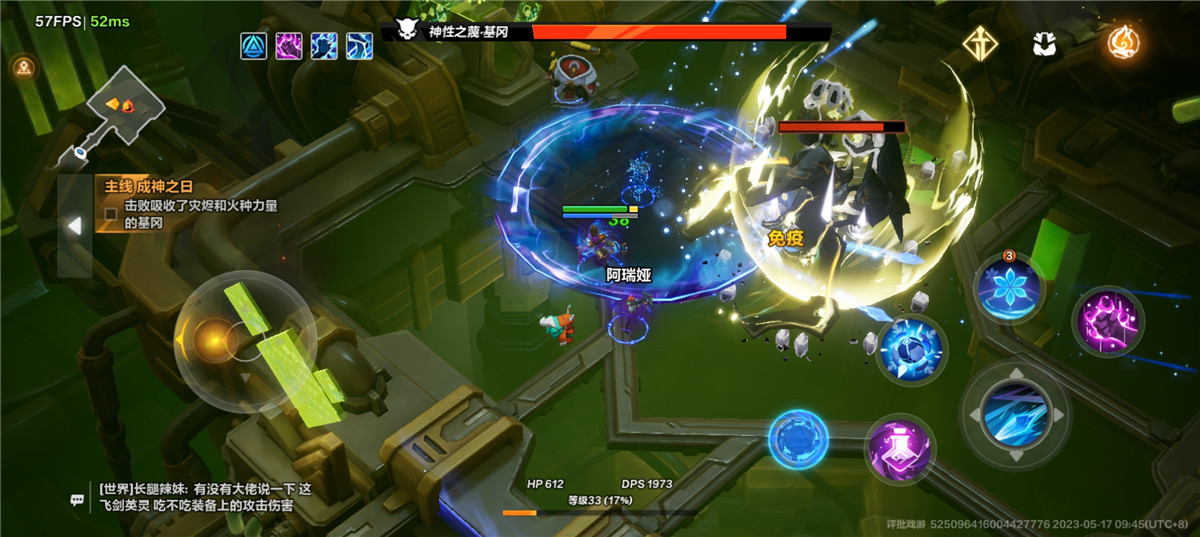This screenshot has height=537, width=1200.
Task: Tap the orange location pin icon
Action: 23,67
